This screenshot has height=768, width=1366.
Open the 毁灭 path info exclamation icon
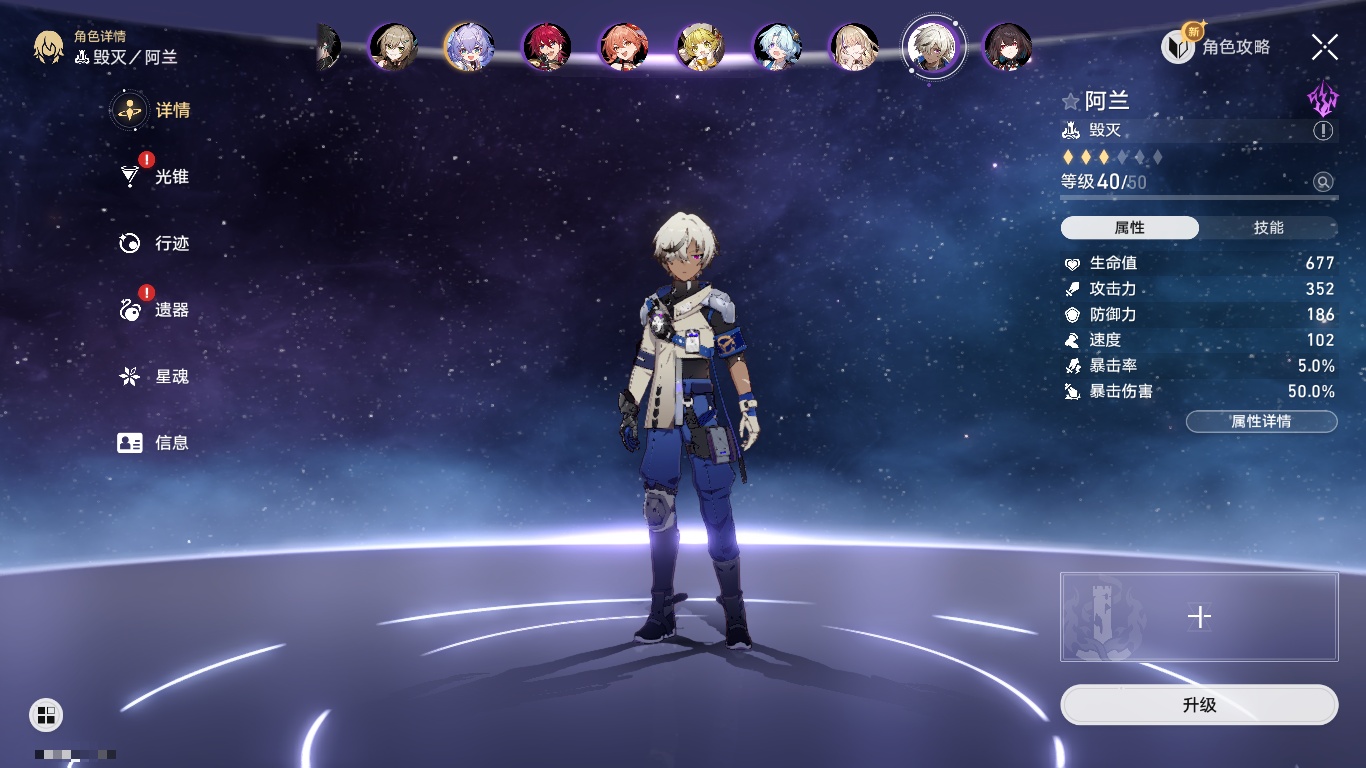click(1323, 131)
